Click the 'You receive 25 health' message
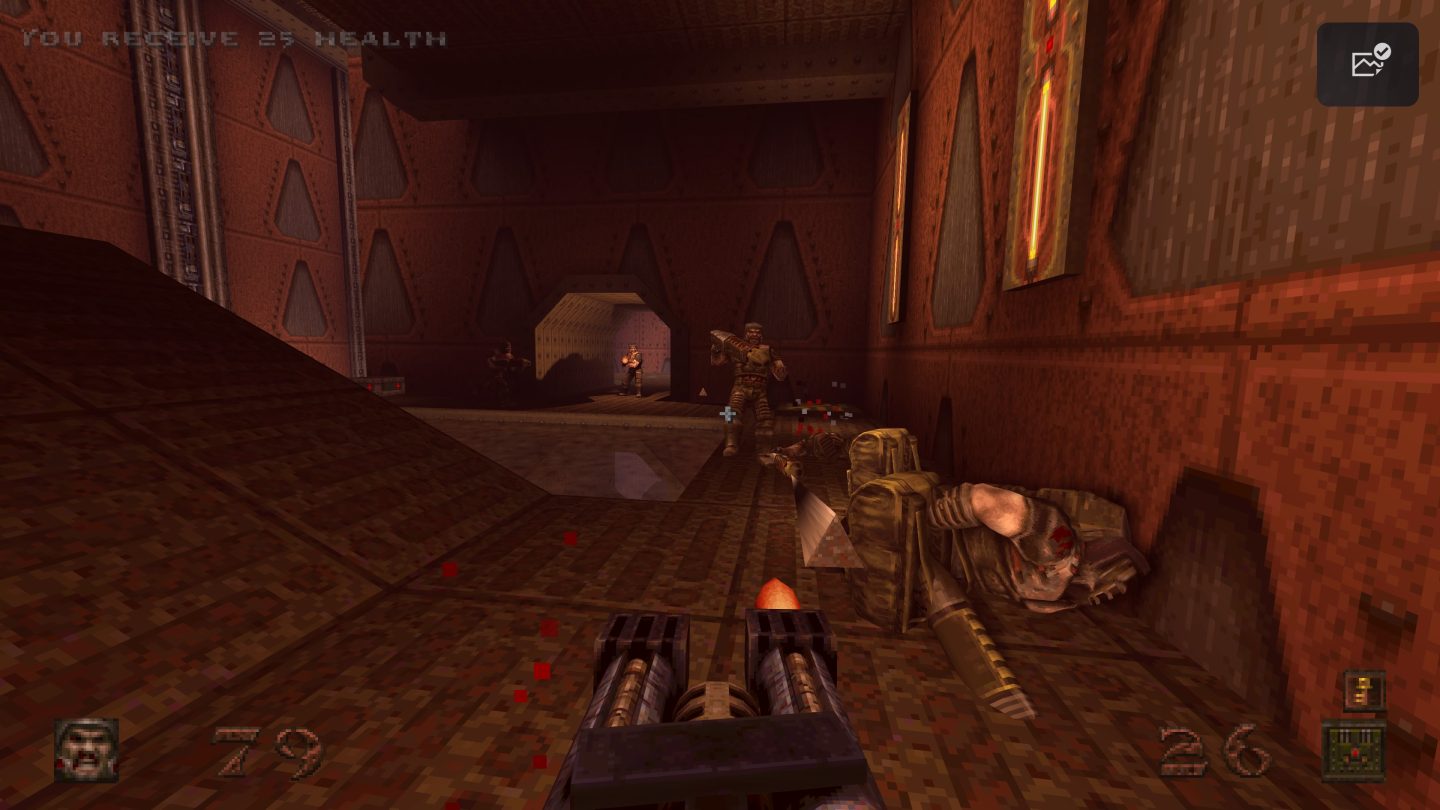 tap(235, 37)
